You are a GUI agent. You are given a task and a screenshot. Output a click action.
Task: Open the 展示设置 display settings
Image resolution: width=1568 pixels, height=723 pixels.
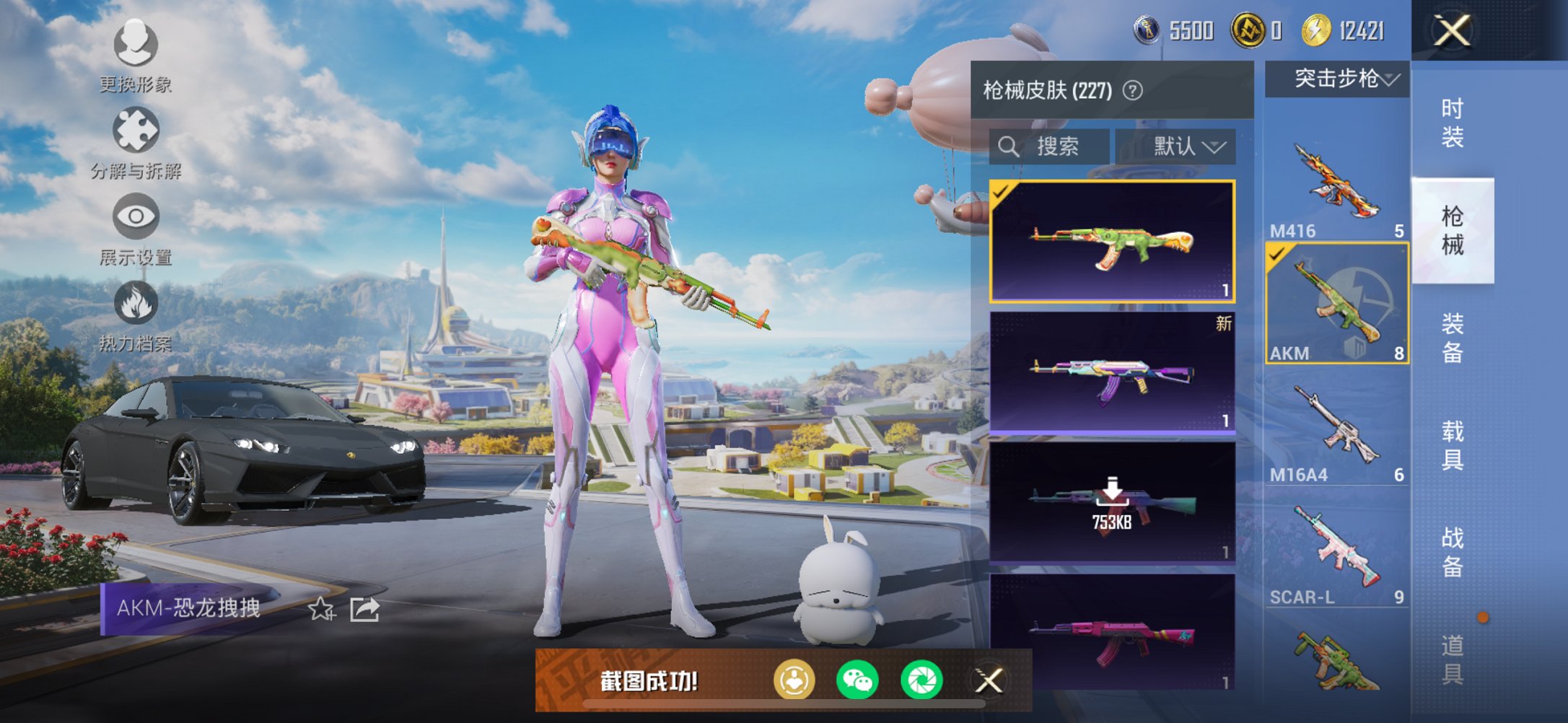136,215
